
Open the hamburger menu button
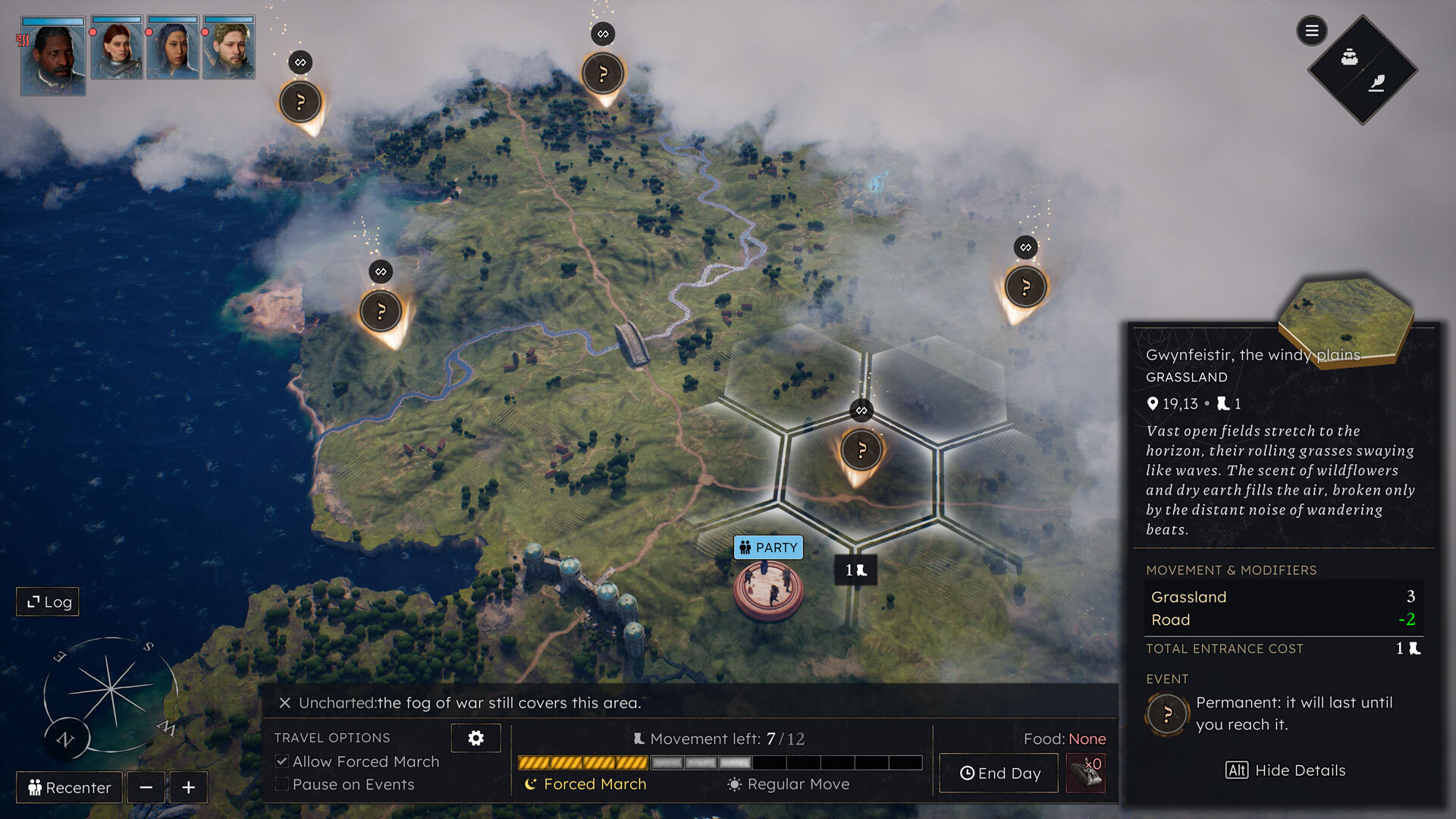(x=1311, y=31)
